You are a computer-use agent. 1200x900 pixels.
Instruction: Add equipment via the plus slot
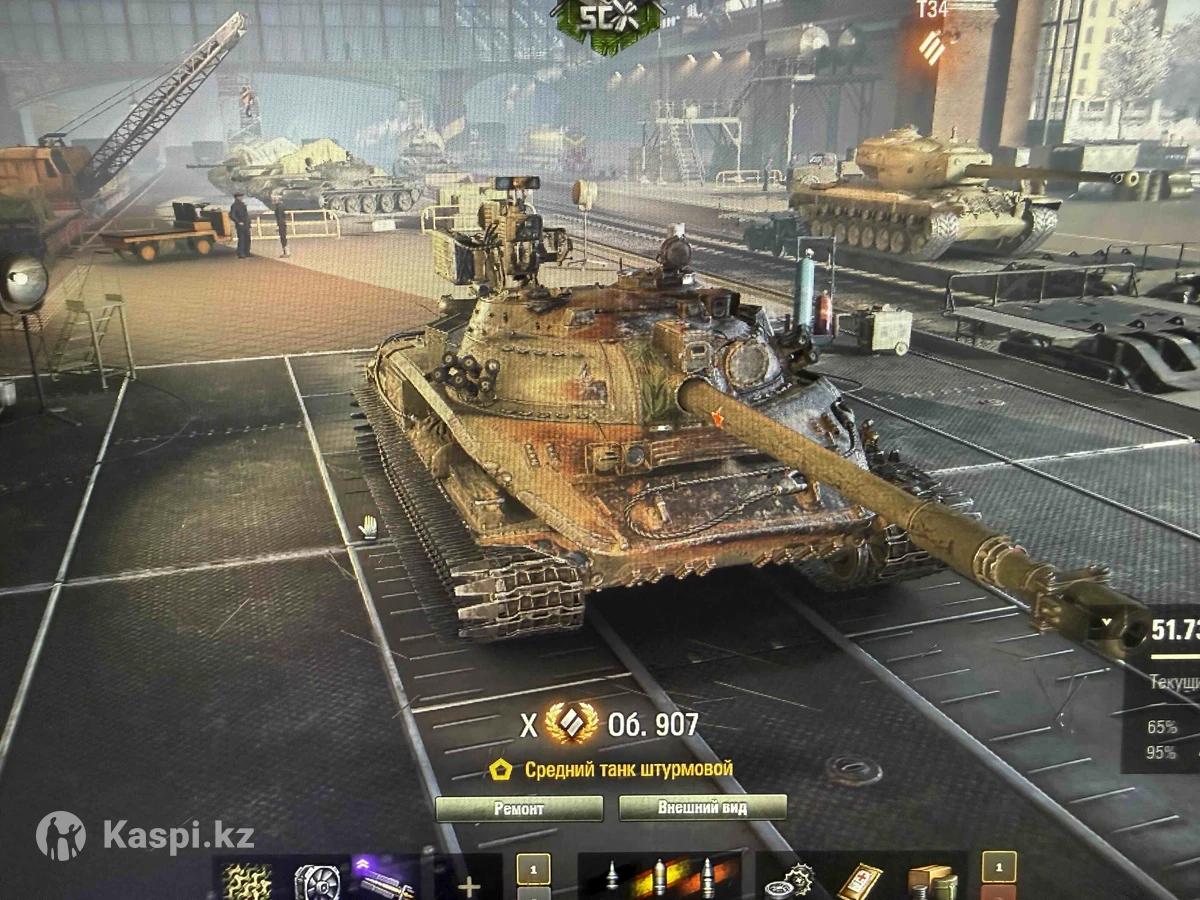tap(468, 885)
